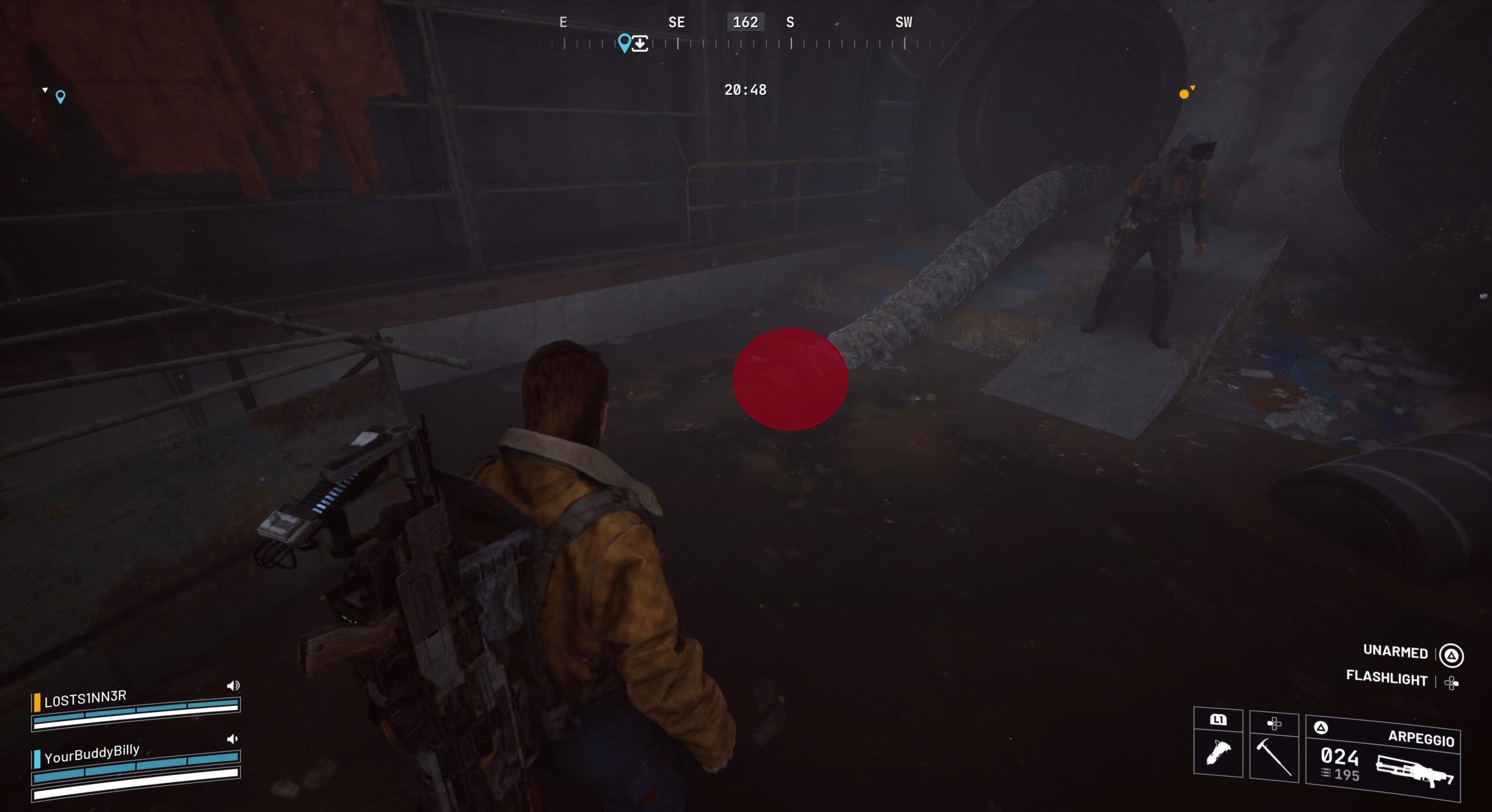Screen dimensions: 1492x812
Task: Click the extraction download icon on the compass
Action: click(x=640, y=44)
